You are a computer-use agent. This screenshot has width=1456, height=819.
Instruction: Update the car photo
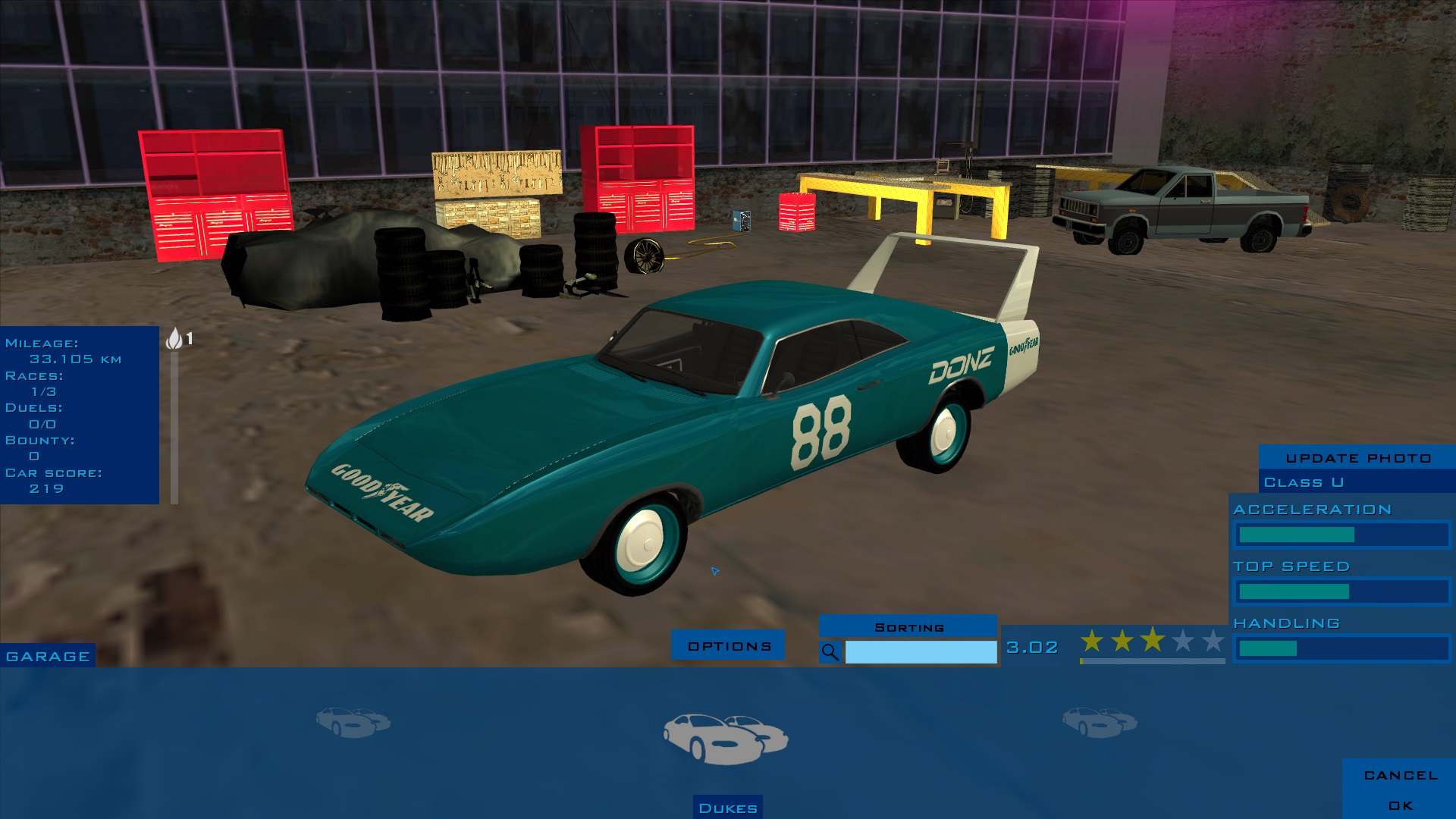(x=1357, y=457)
